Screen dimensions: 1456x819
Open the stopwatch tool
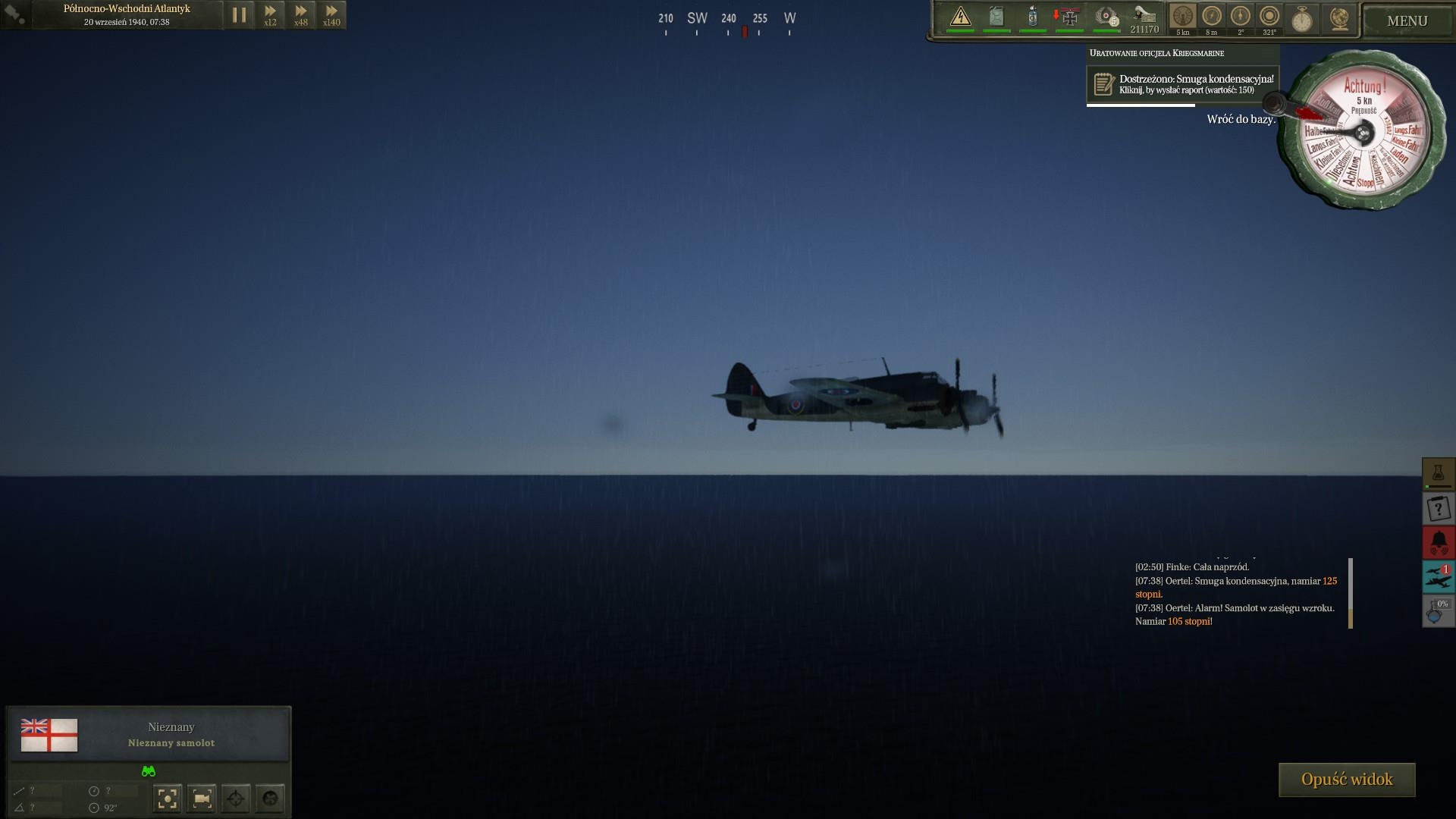(x=1302, y=19)
